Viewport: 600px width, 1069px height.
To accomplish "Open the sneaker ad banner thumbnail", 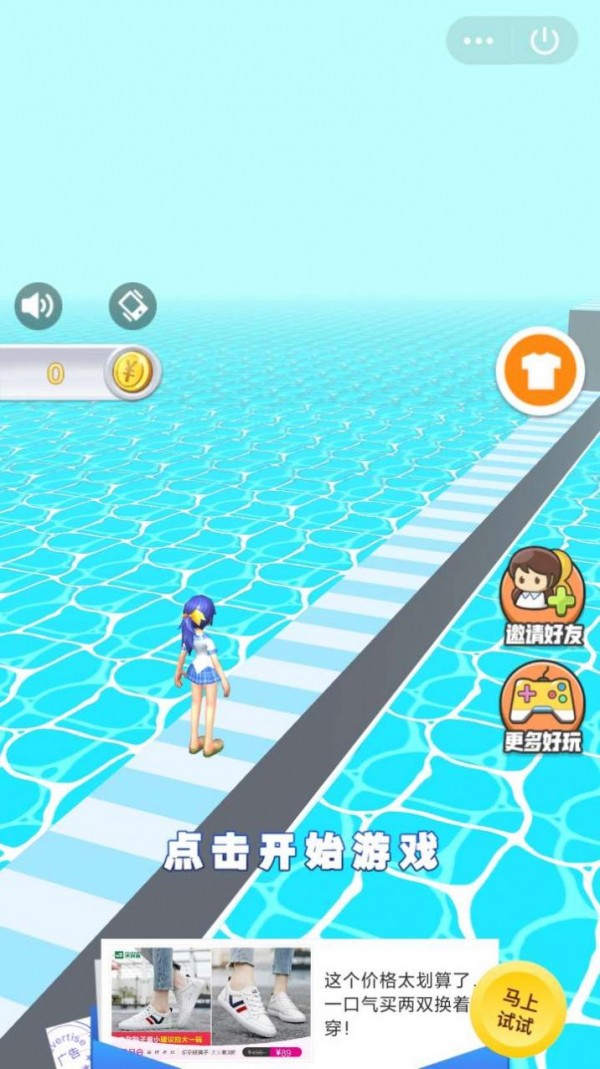I will [210, 1002].
